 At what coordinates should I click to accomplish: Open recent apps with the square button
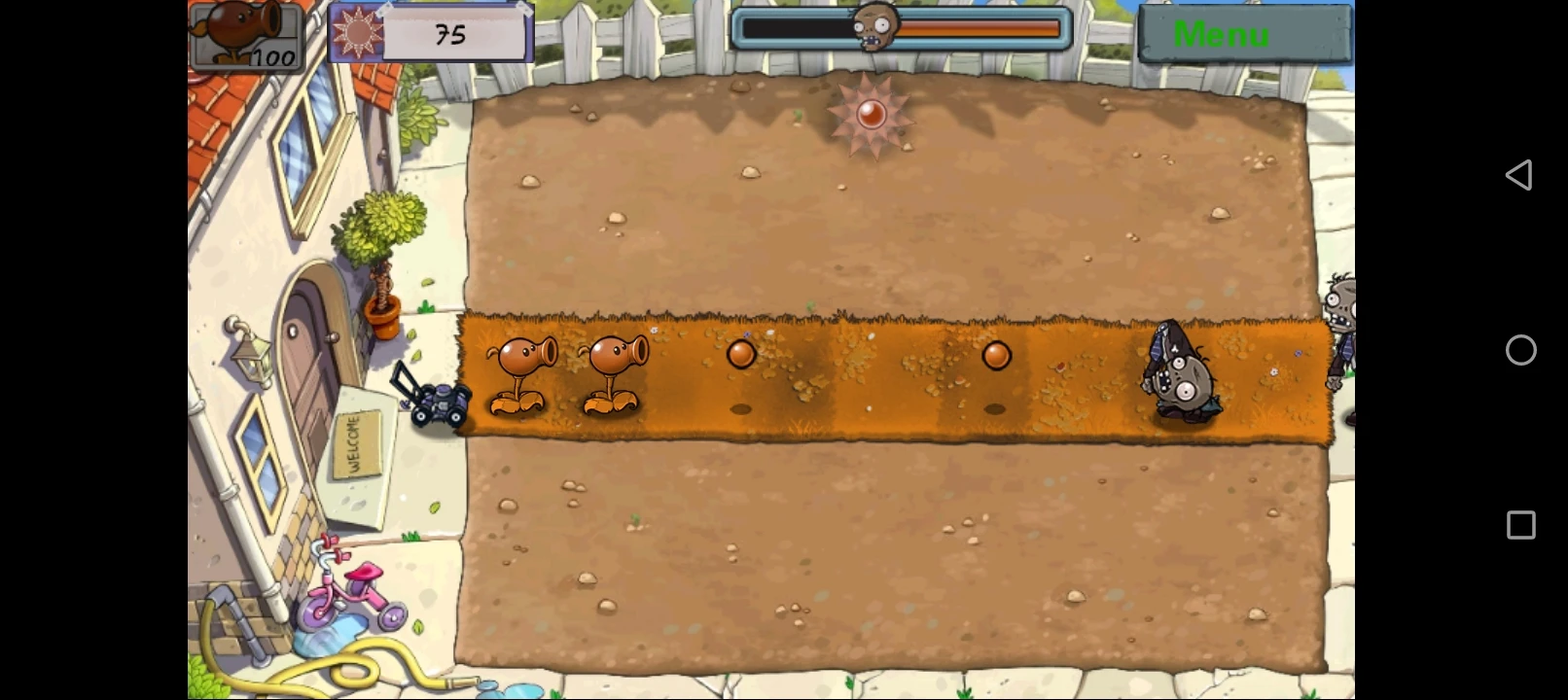pyautogui.click(x=1520, y=525)
